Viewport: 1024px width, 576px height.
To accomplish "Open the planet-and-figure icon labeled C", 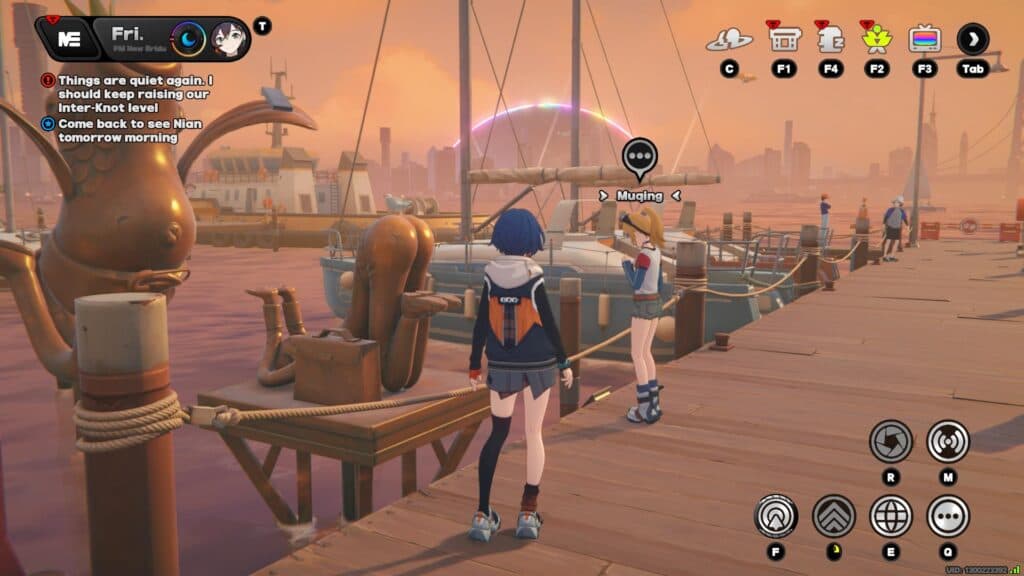I will coord(729,40).
